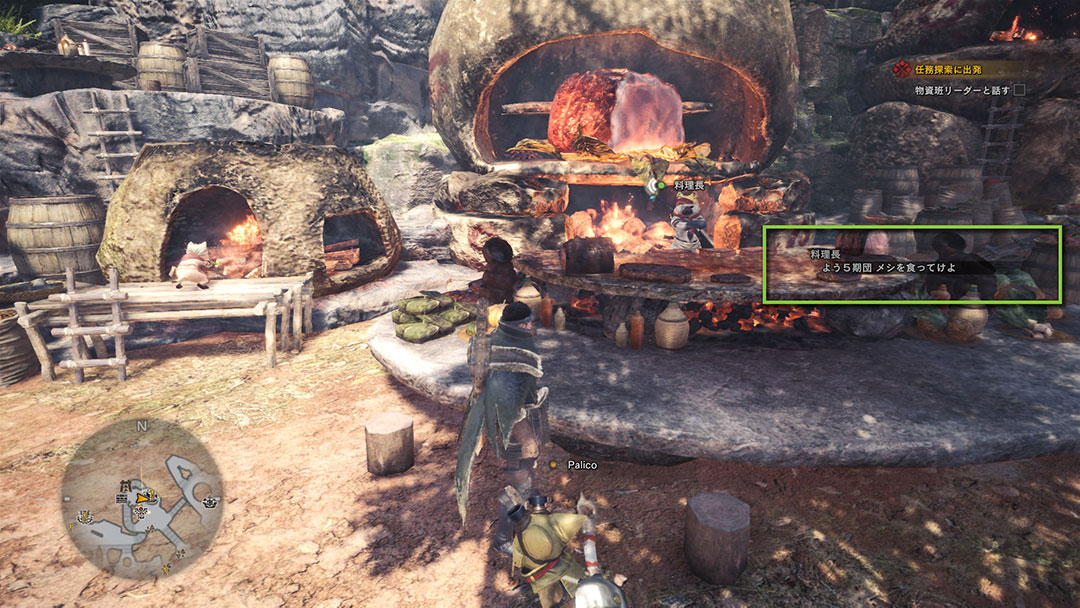Tick the 物資班リーダーと話す objective checkbox

1019,90
